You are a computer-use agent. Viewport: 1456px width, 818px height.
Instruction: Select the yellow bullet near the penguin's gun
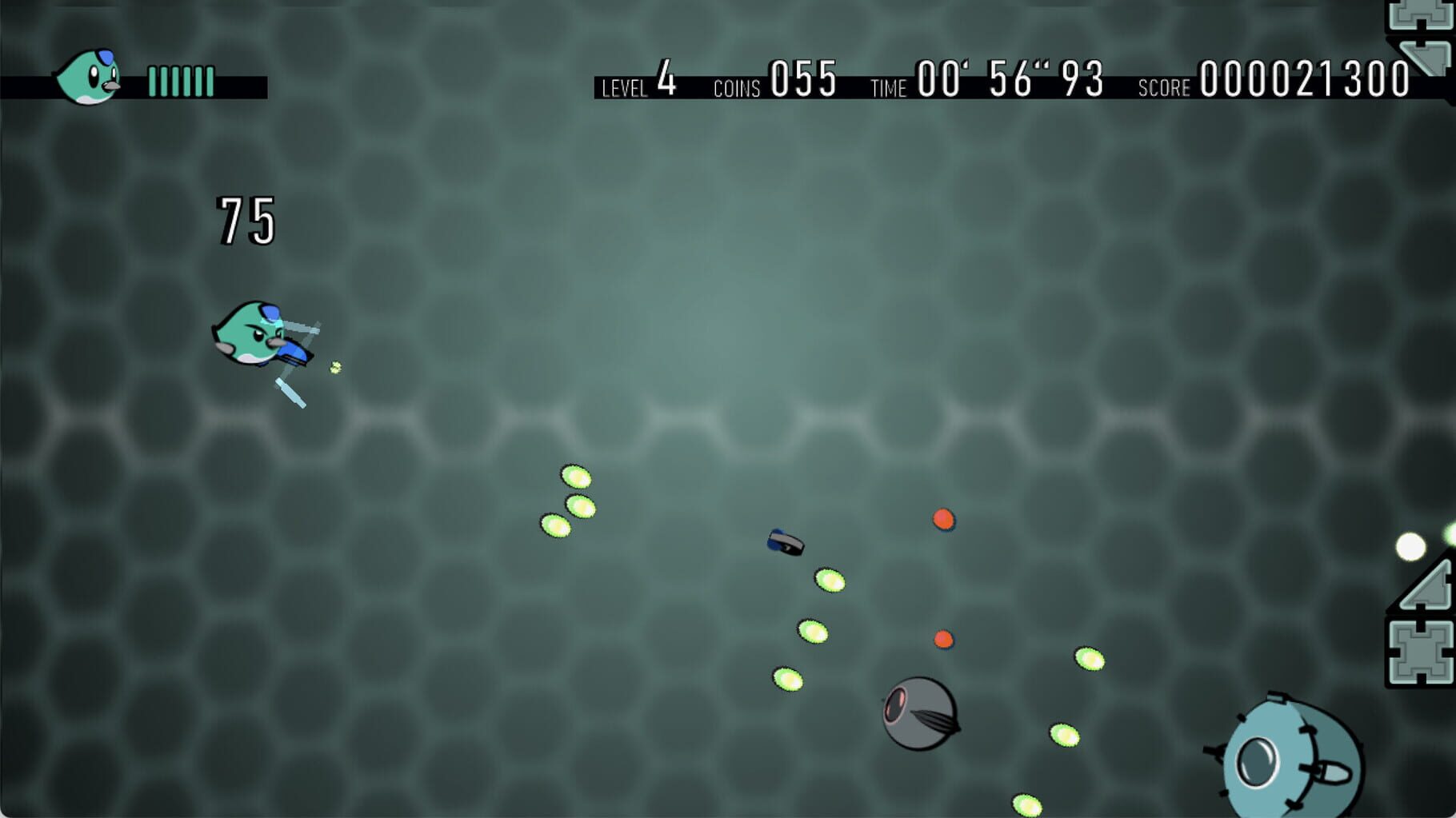tap(336, 366)
